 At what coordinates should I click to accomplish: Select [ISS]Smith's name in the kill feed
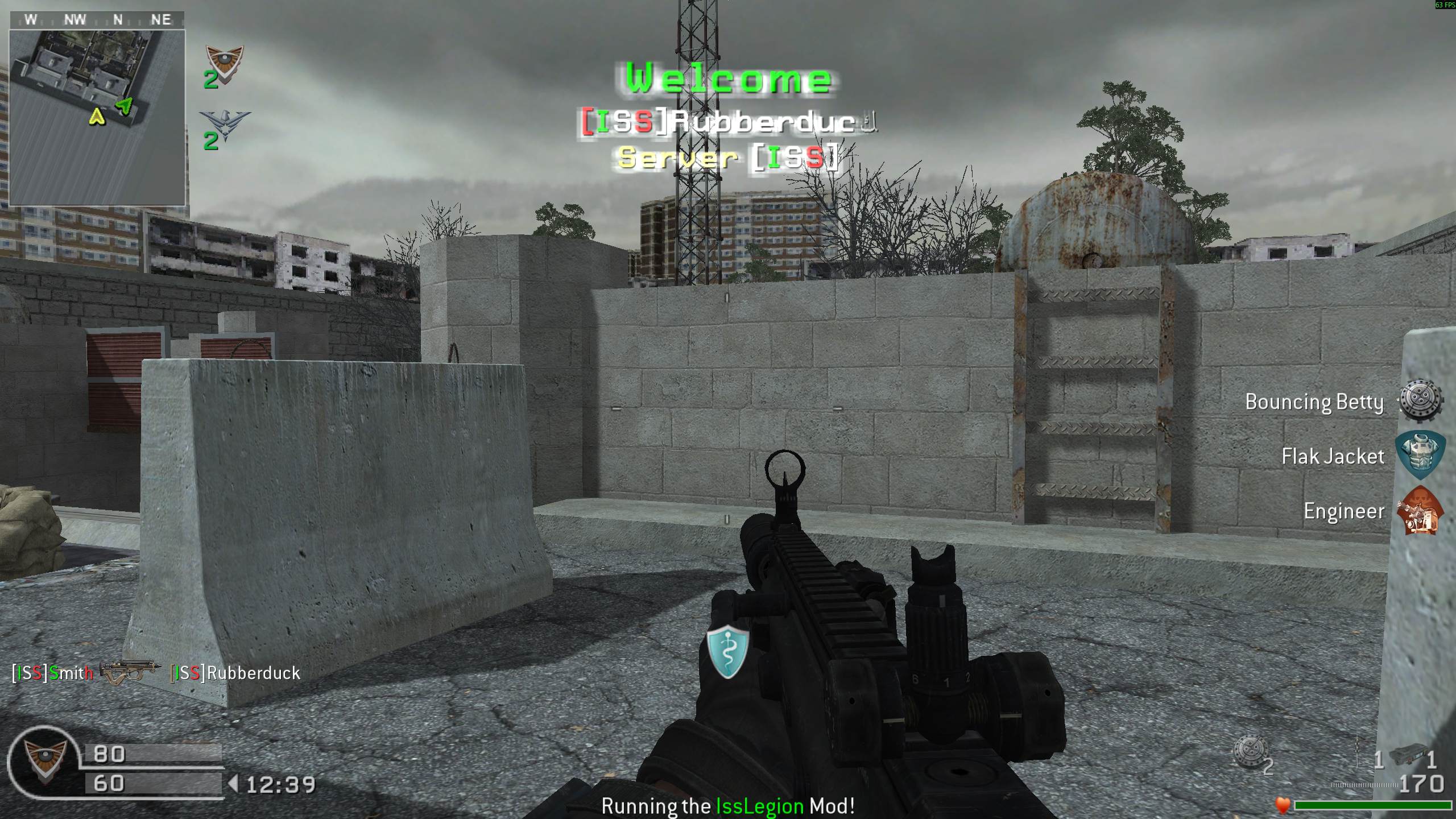click(x=52, y=673)
